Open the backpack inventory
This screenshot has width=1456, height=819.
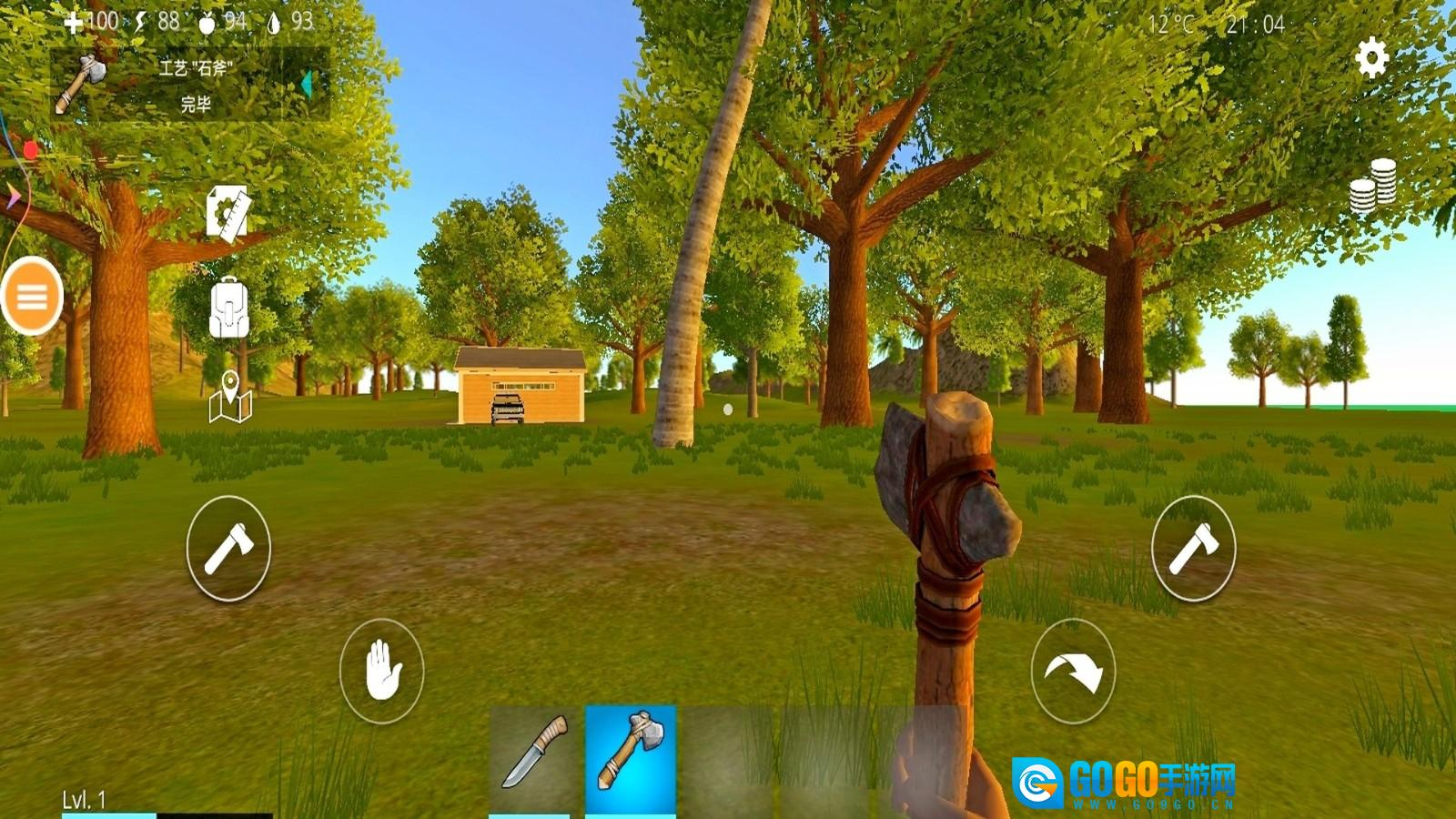(228, 308)
